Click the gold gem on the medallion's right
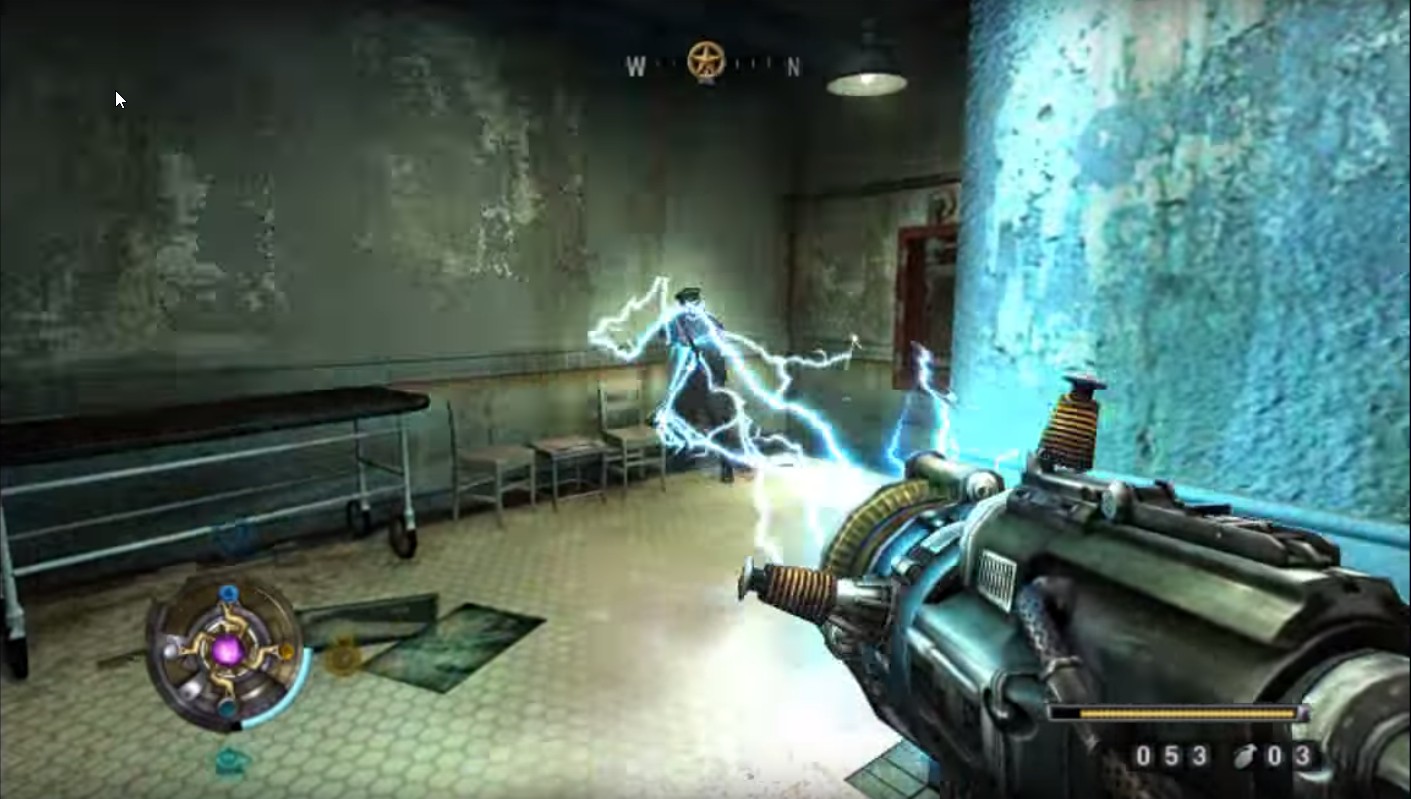The width and height of the screenshot is (1411, 799). click(x=286, y=654)
